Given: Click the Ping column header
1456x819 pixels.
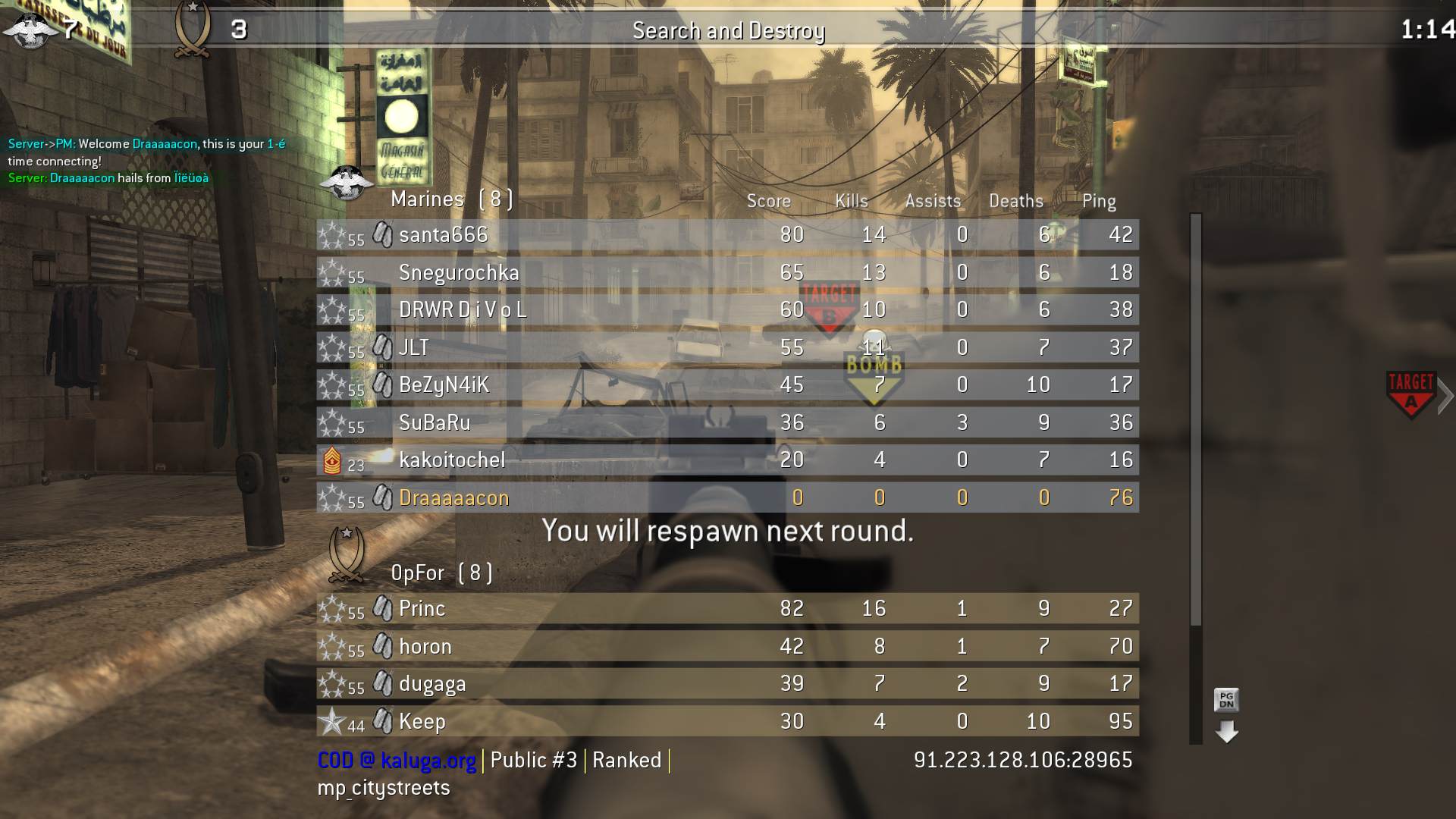Looking at the screenshot, I should point(1098,201).
